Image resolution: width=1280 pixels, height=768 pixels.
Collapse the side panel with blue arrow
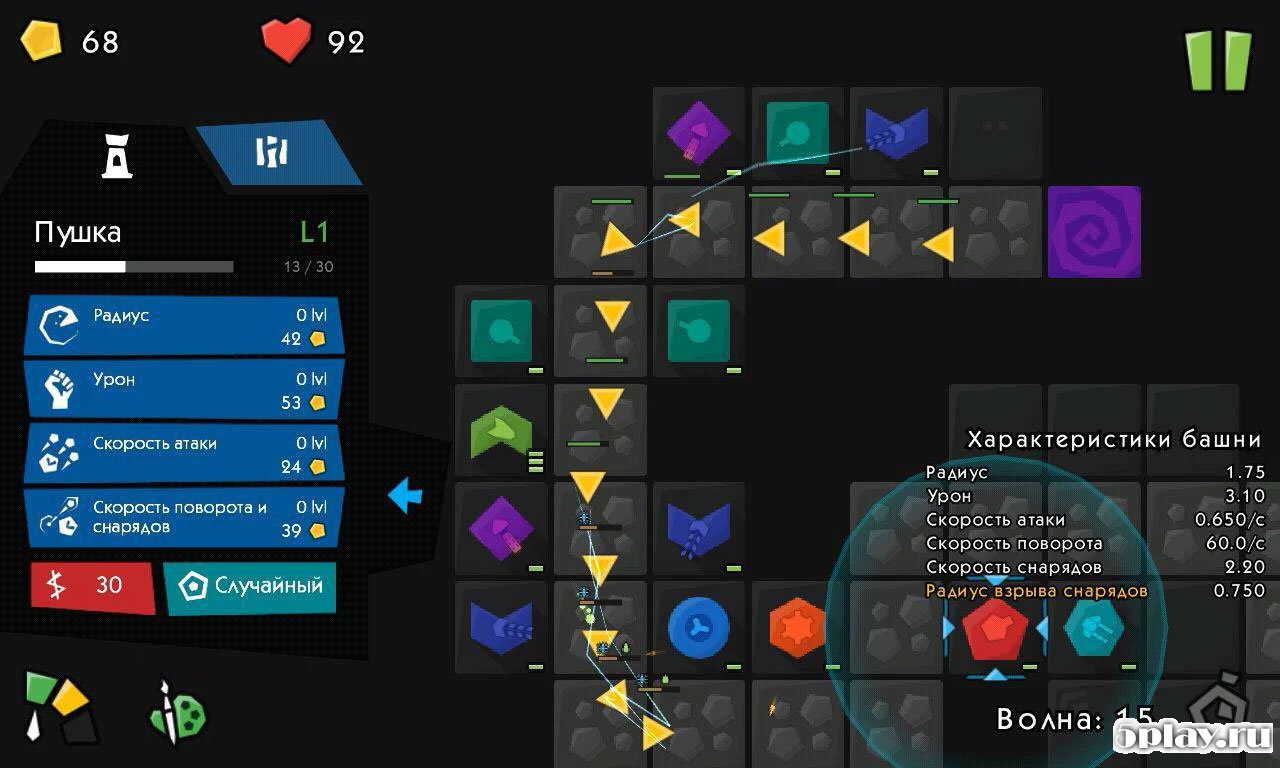(x=405, y=495)
